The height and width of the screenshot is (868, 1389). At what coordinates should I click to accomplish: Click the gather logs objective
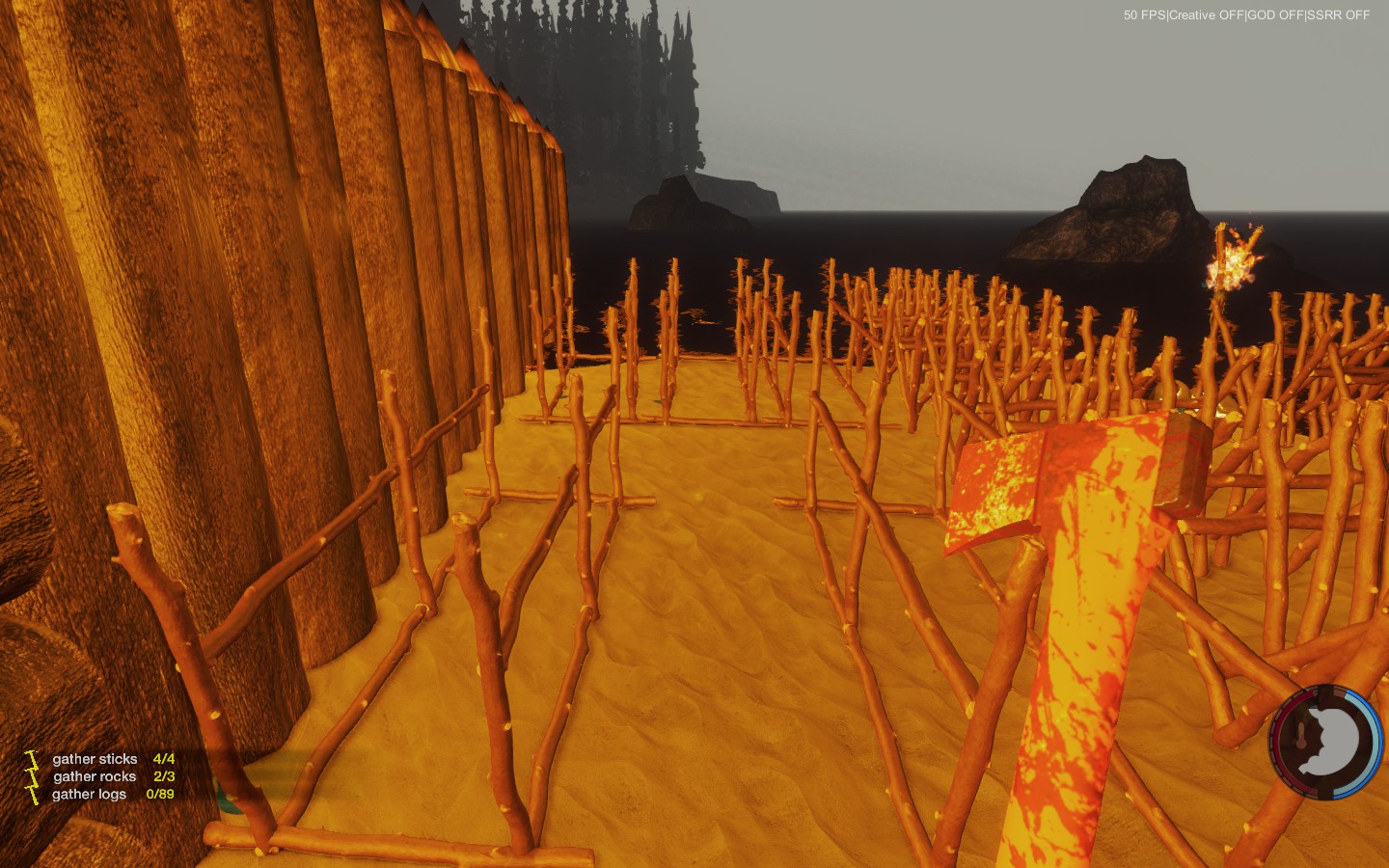point(90,794)
